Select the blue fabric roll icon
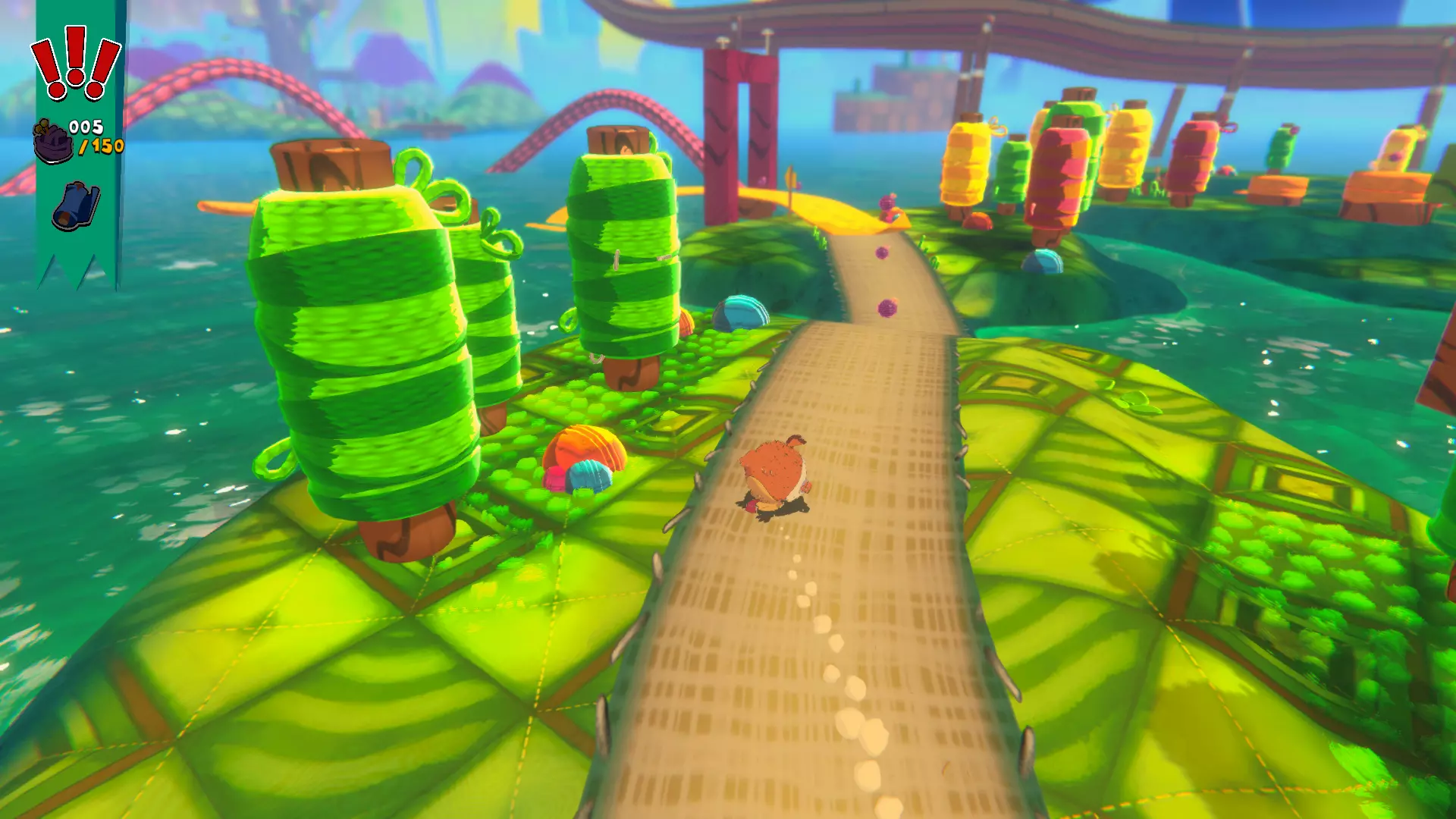 point(76,205)
